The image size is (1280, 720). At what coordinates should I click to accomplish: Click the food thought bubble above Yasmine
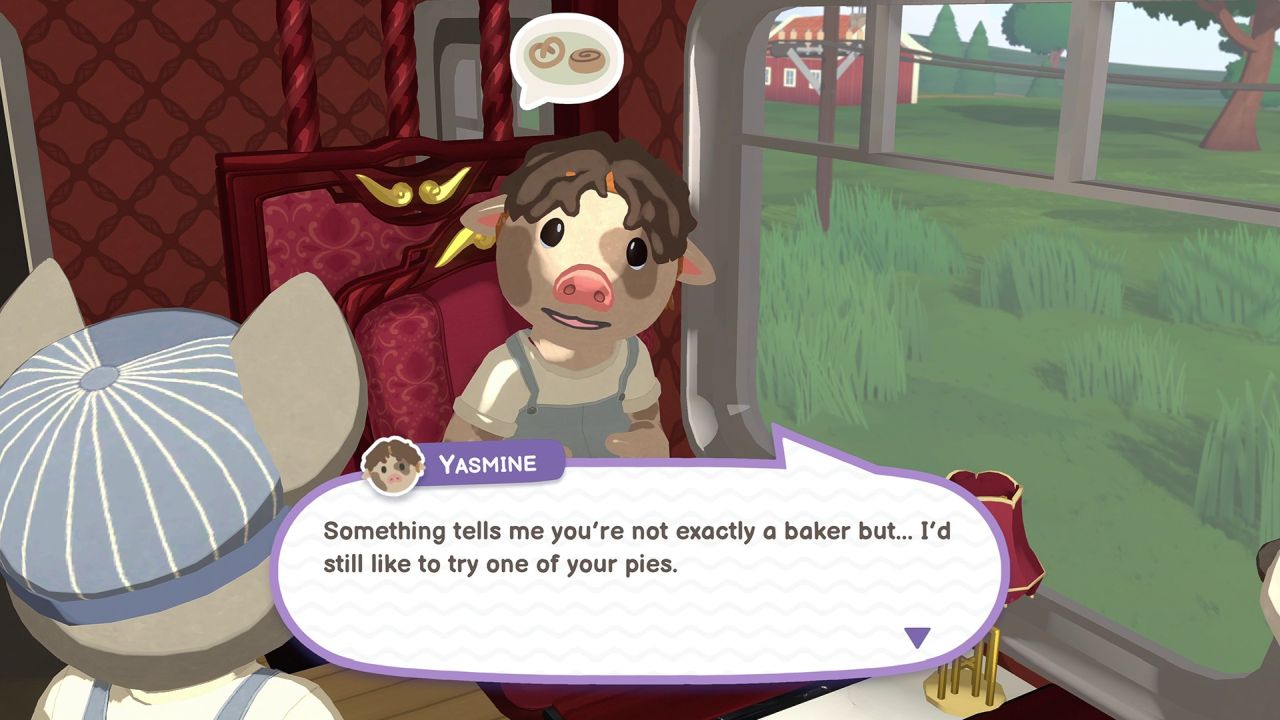click(567, 58)
